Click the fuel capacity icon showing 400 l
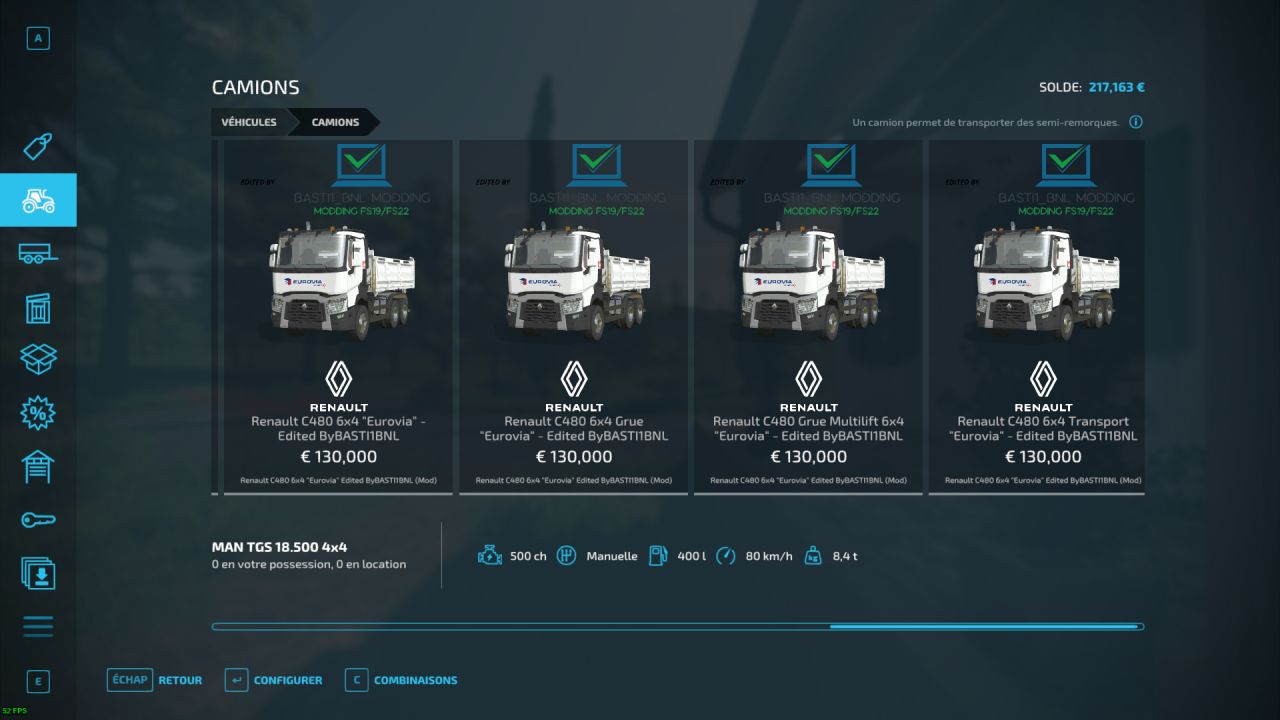1280x720 pixels. point(659,555)
